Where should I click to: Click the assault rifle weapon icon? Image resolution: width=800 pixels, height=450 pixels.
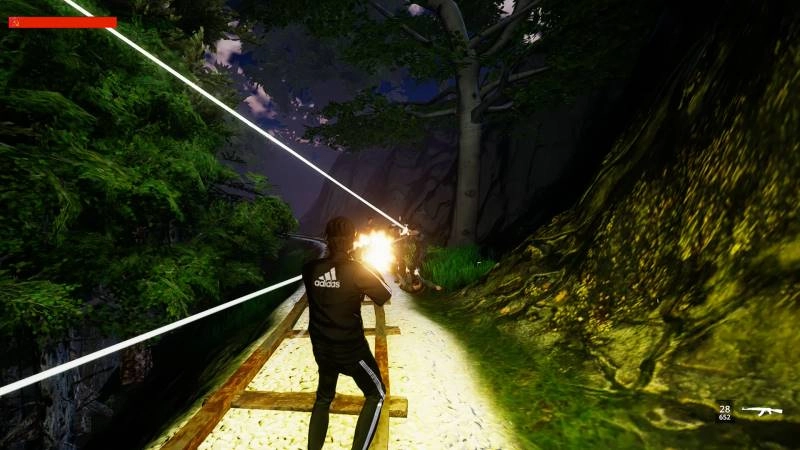click(x=761, y=410)
